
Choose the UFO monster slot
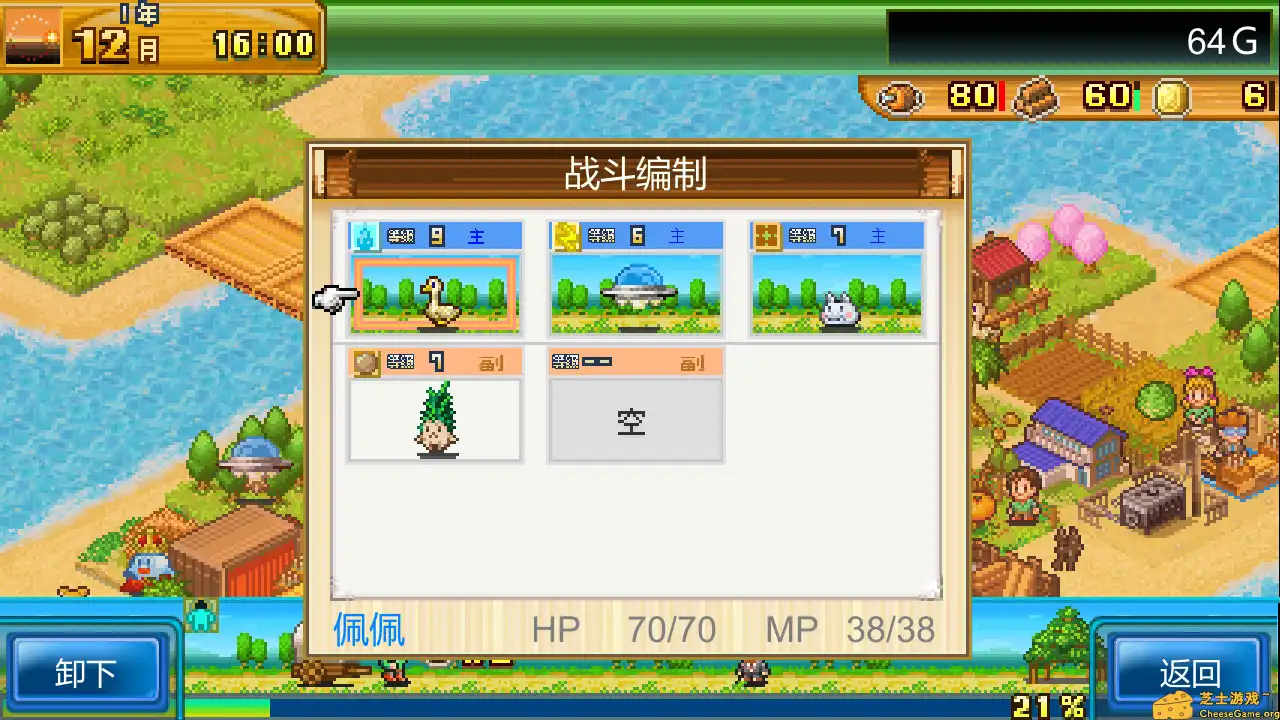click(636, 294)
